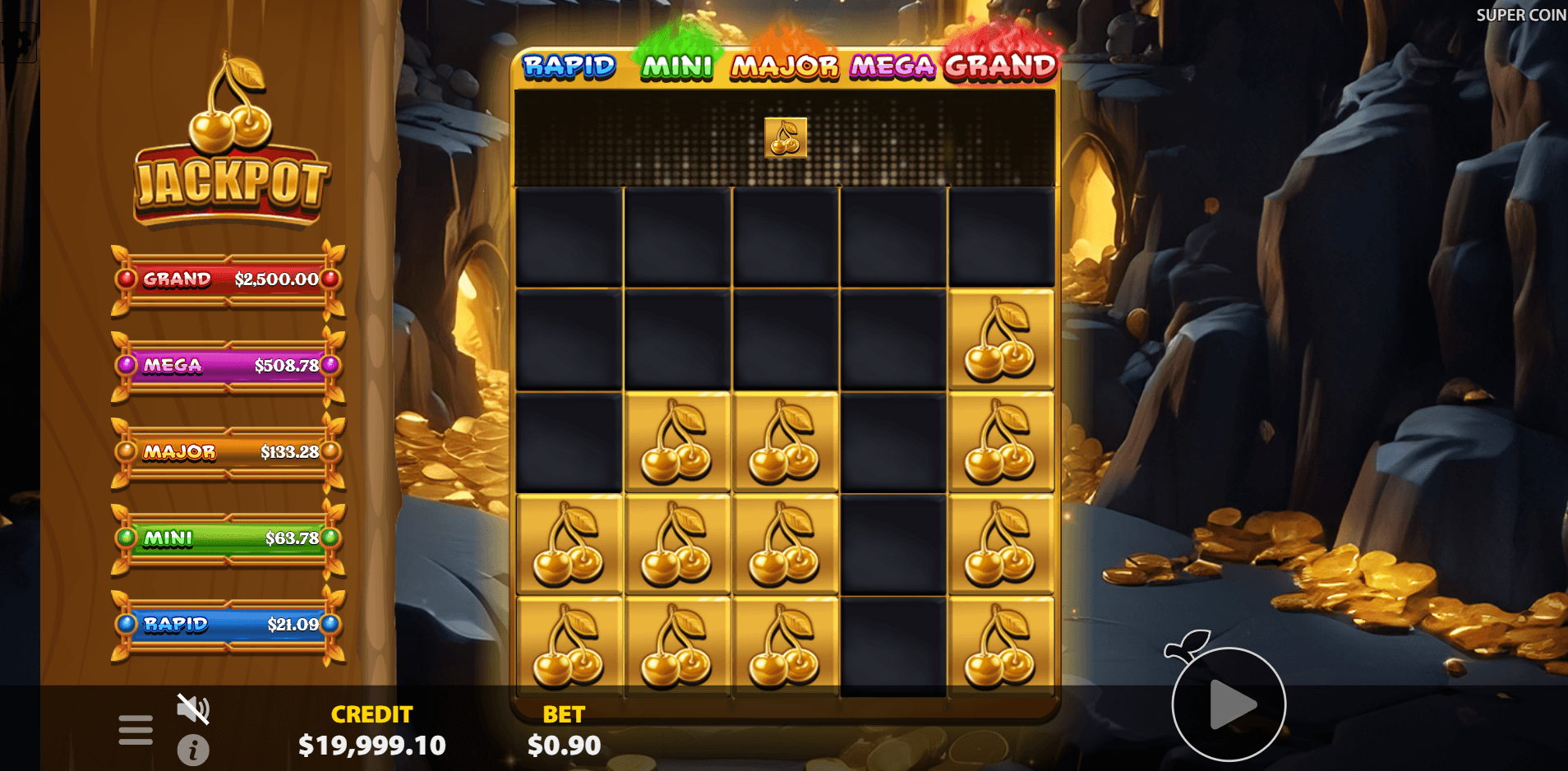The width and height of the screenshot is (1568, 771).
Task: Open the hamburger menu bottom-left
Action: (136, 728)
